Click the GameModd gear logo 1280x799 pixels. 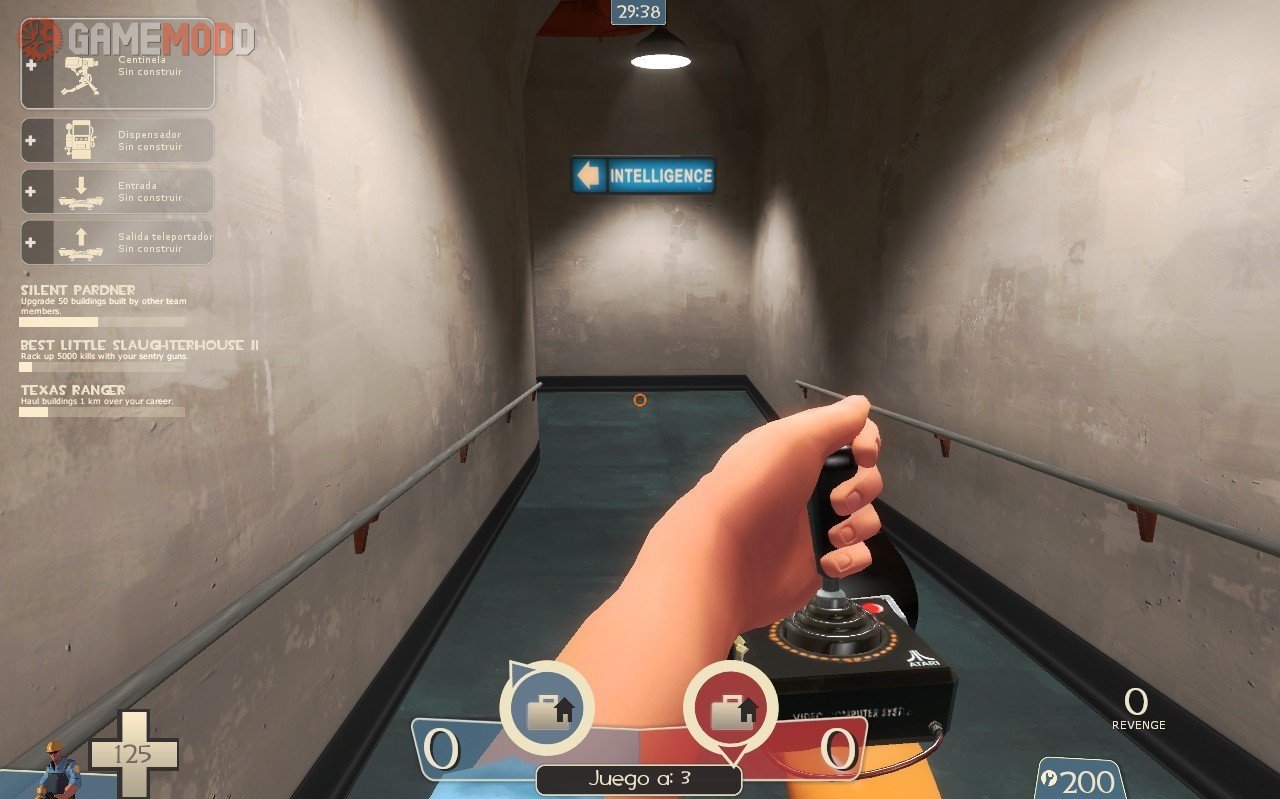[37, 40]
